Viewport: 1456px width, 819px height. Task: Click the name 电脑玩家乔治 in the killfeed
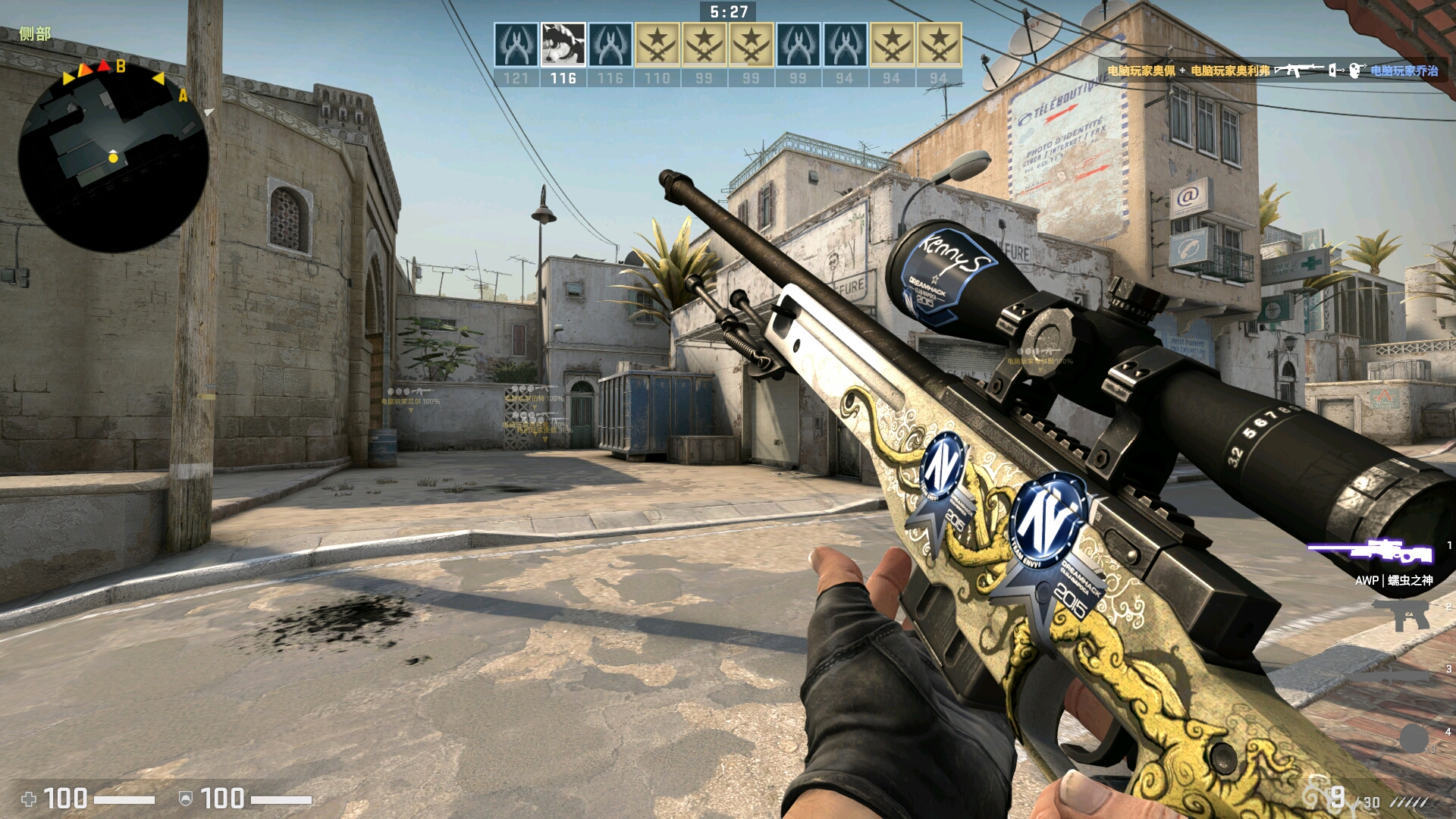point(1407,71)
